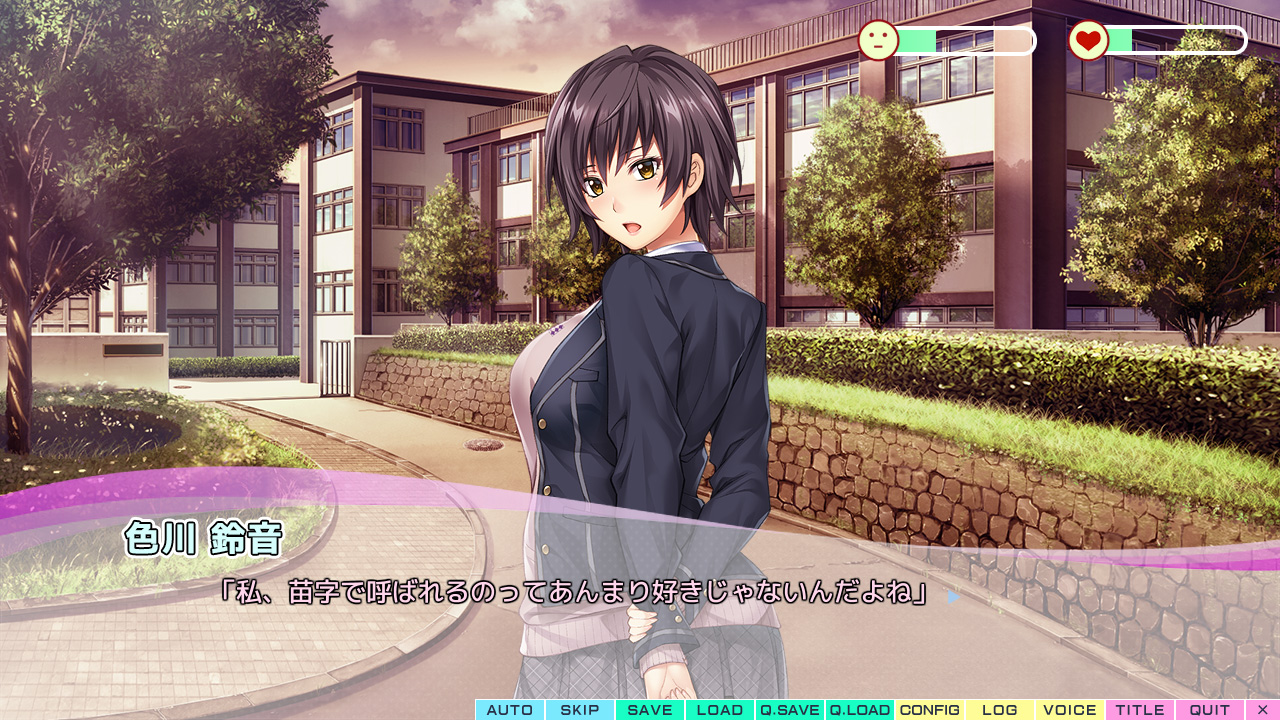The height and width of the screenshot is (720, 1280).
Task: Replay the line with VOICE button
Action: point(1070,710)
